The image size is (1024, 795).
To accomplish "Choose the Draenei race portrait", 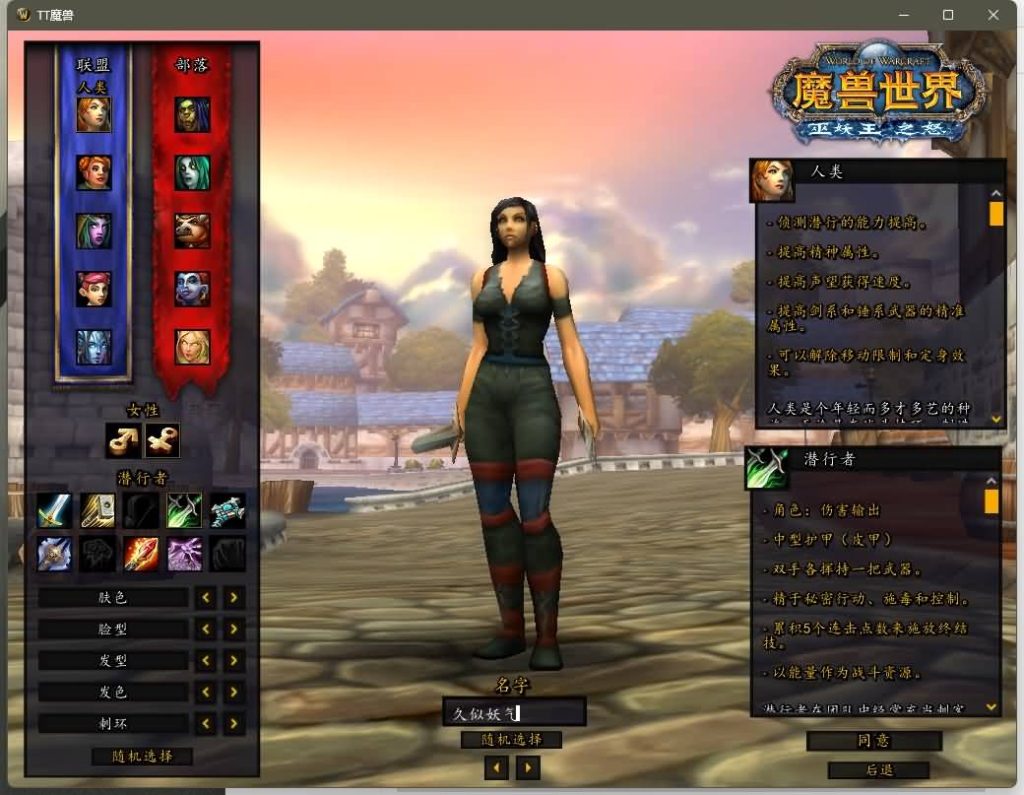I will point(94,347).
